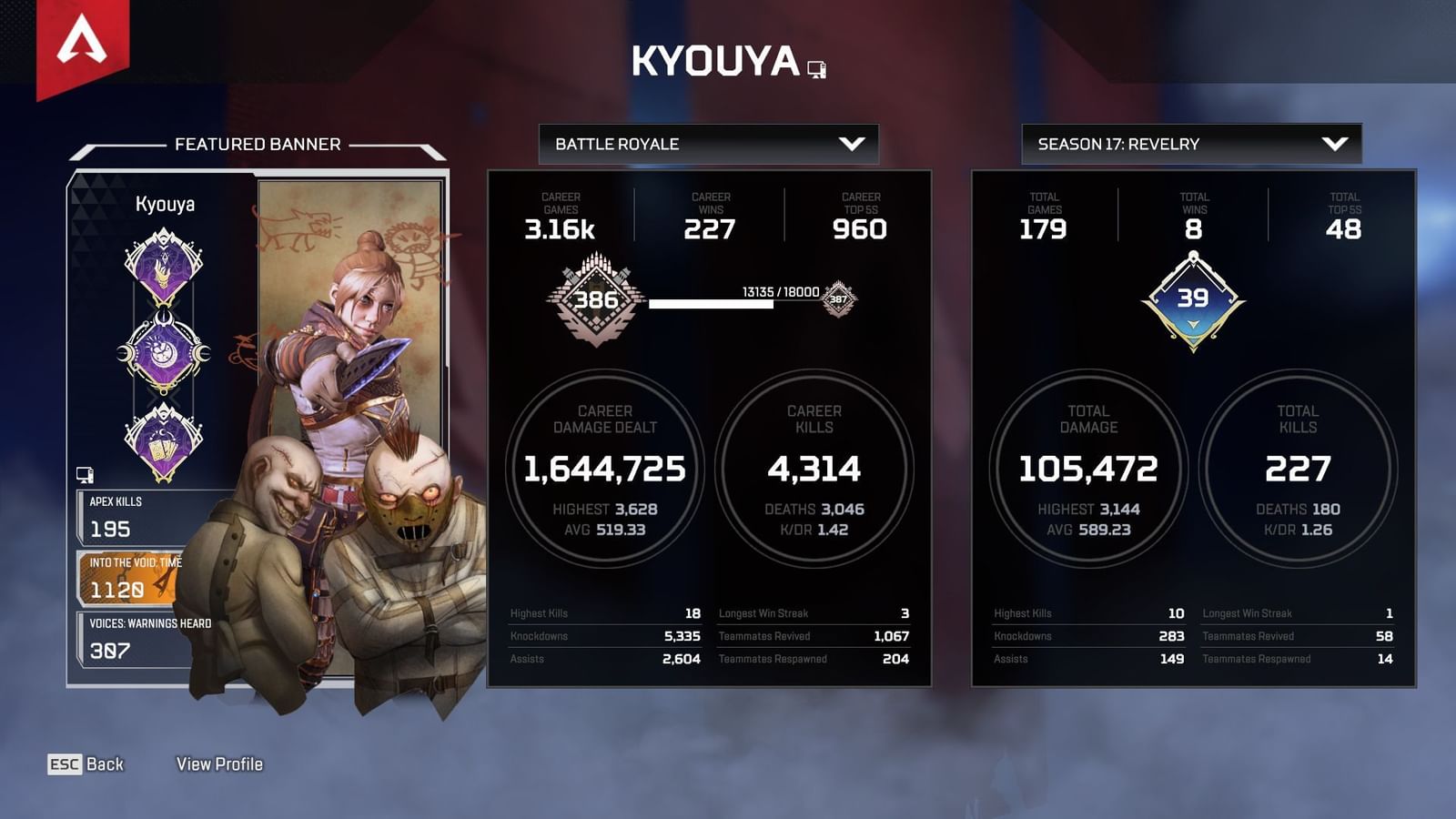Open the Battle Royale mode dropdown
This screenshot has width=1456, height=819.
tap(710, 143)
